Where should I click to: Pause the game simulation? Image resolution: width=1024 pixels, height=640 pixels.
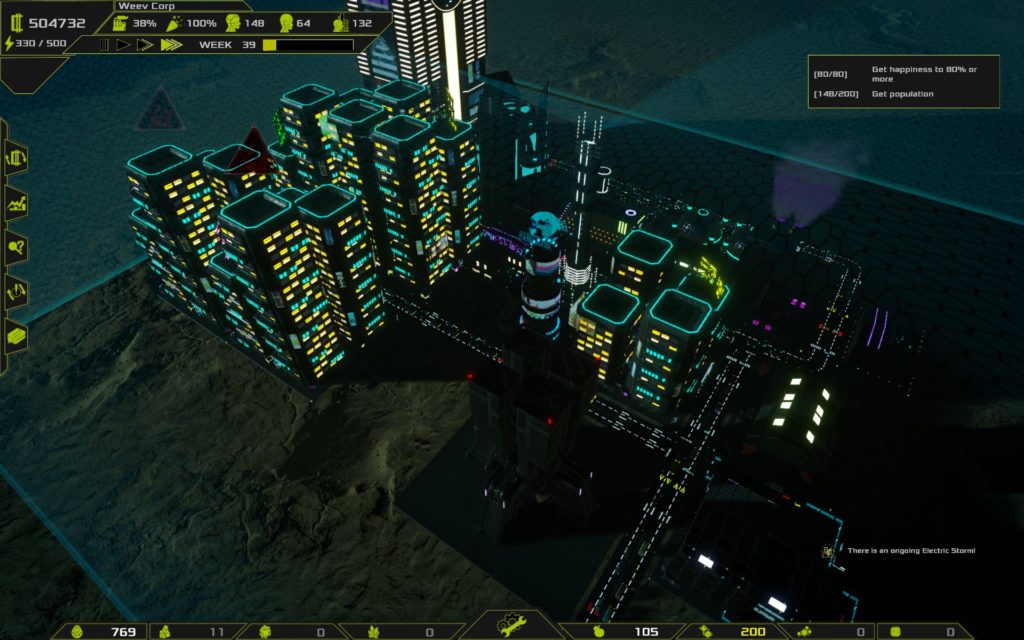[x=103, y=45]
